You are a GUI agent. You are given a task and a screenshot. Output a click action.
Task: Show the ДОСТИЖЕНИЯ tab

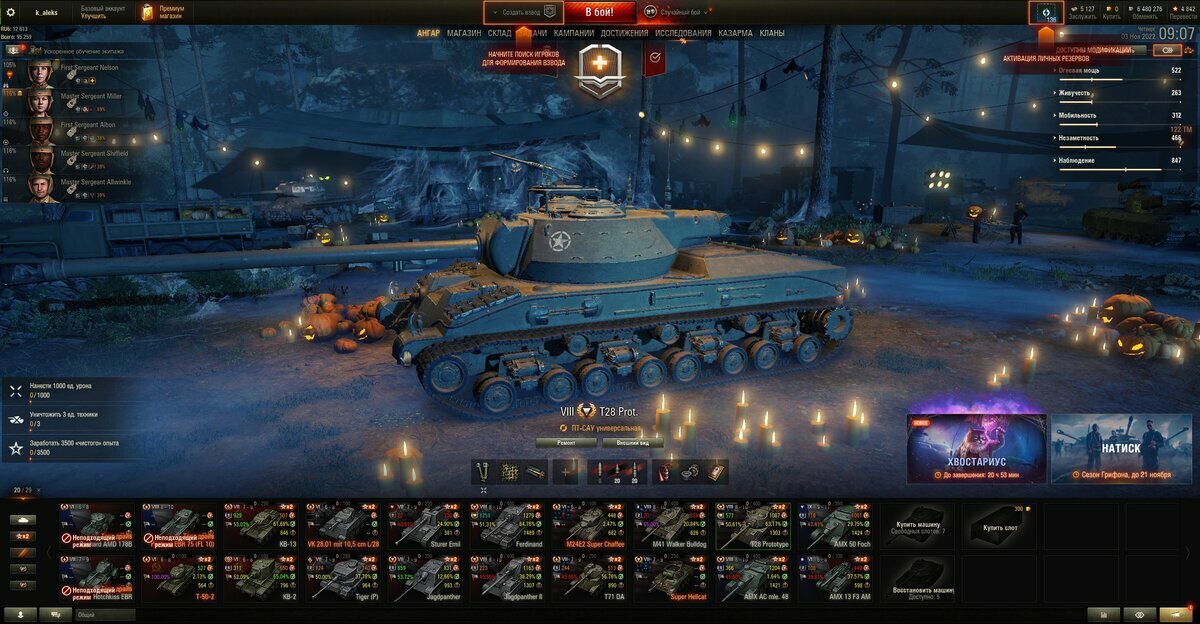(x=625, y=33)
